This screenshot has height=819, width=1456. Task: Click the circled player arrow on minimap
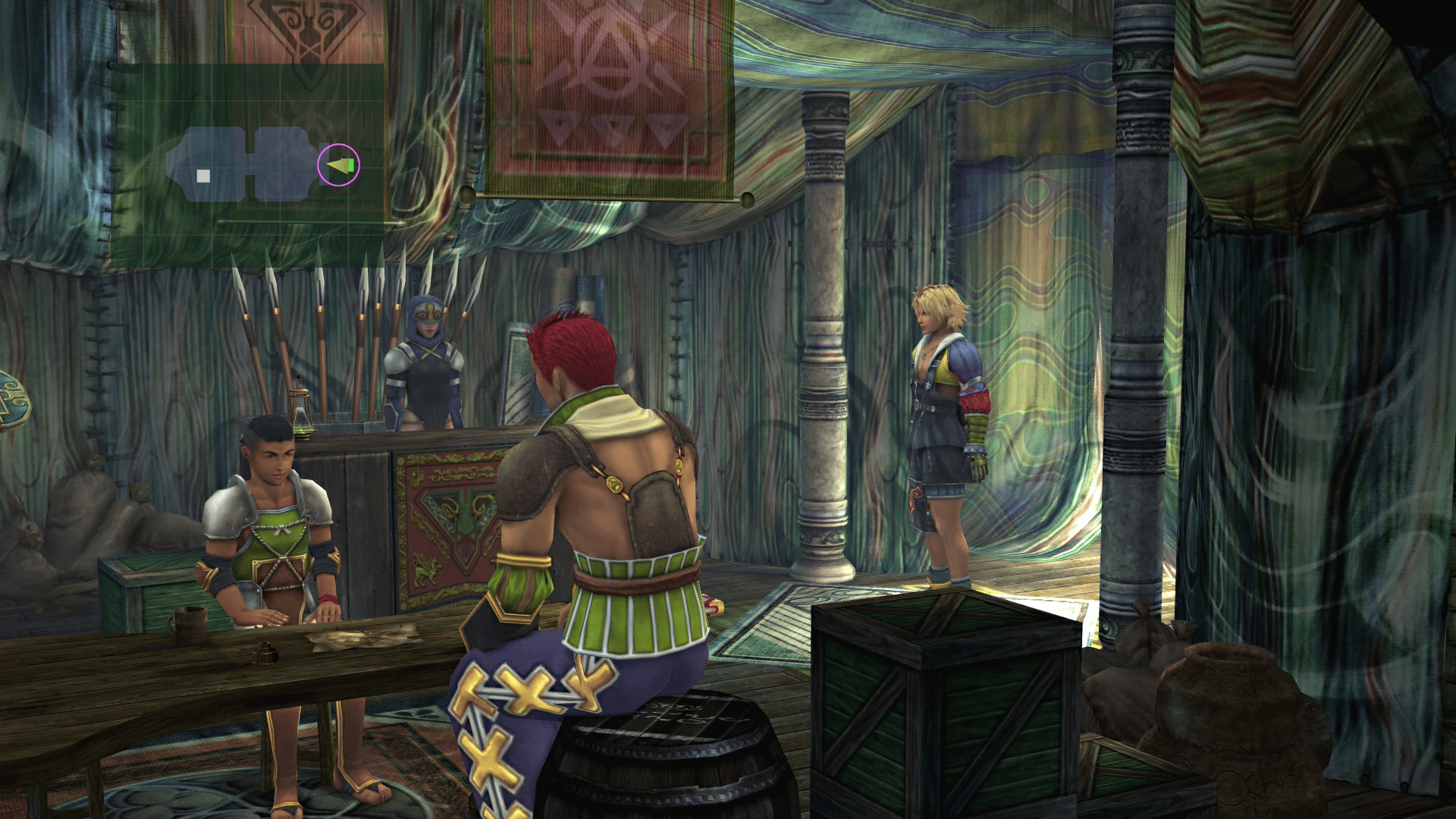(338, 165)
